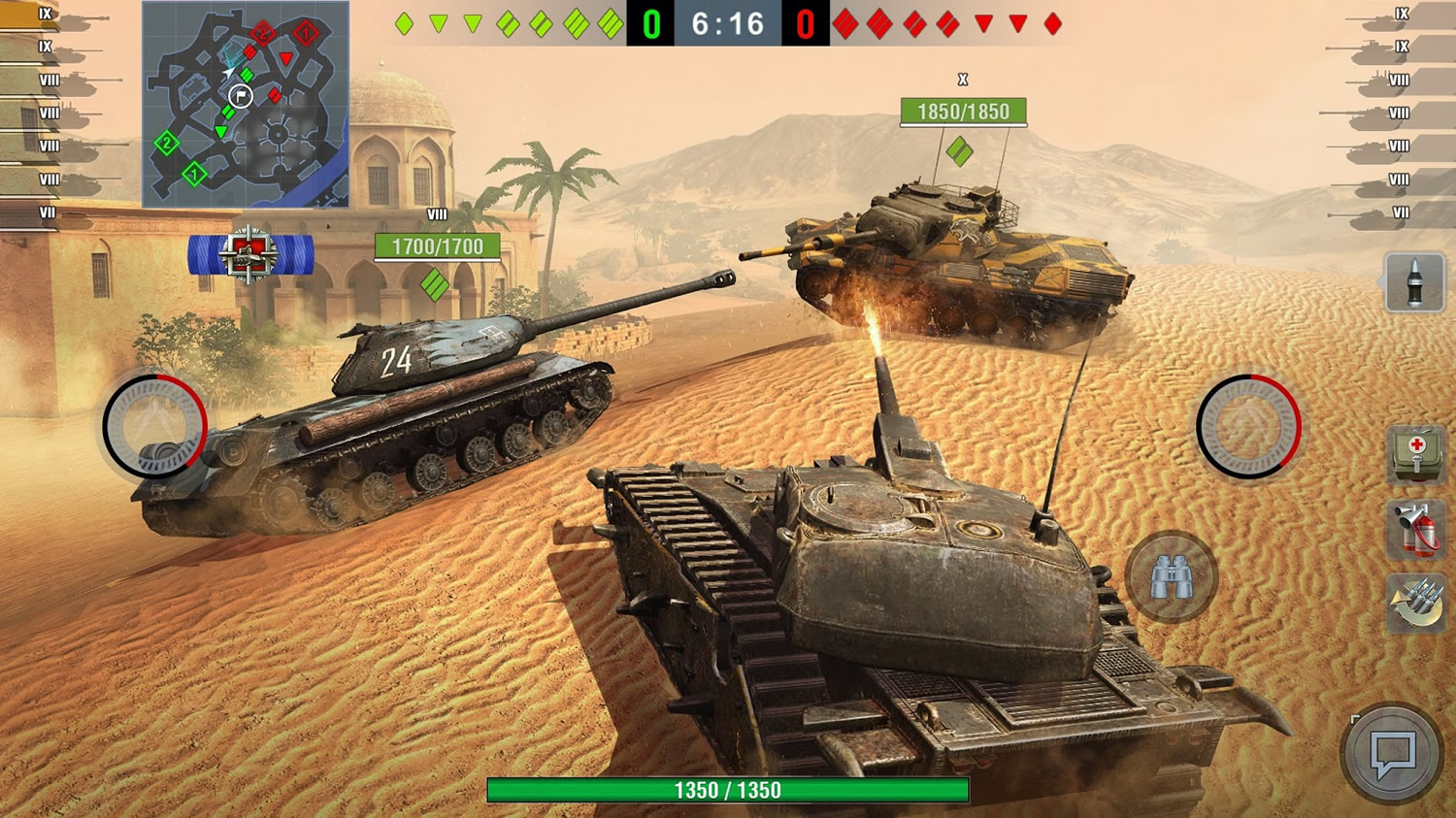Select the enemy tank's 1850/1850 health marker

(x=966, y=112)
